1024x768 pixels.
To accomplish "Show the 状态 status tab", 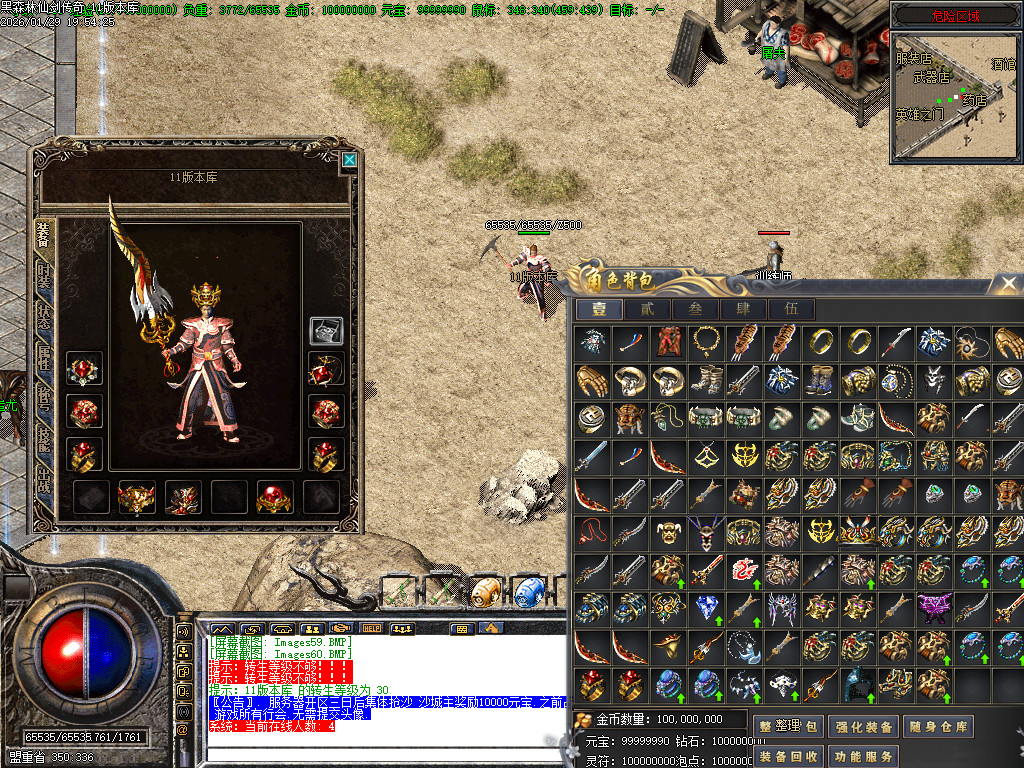I will pos(44,315).
